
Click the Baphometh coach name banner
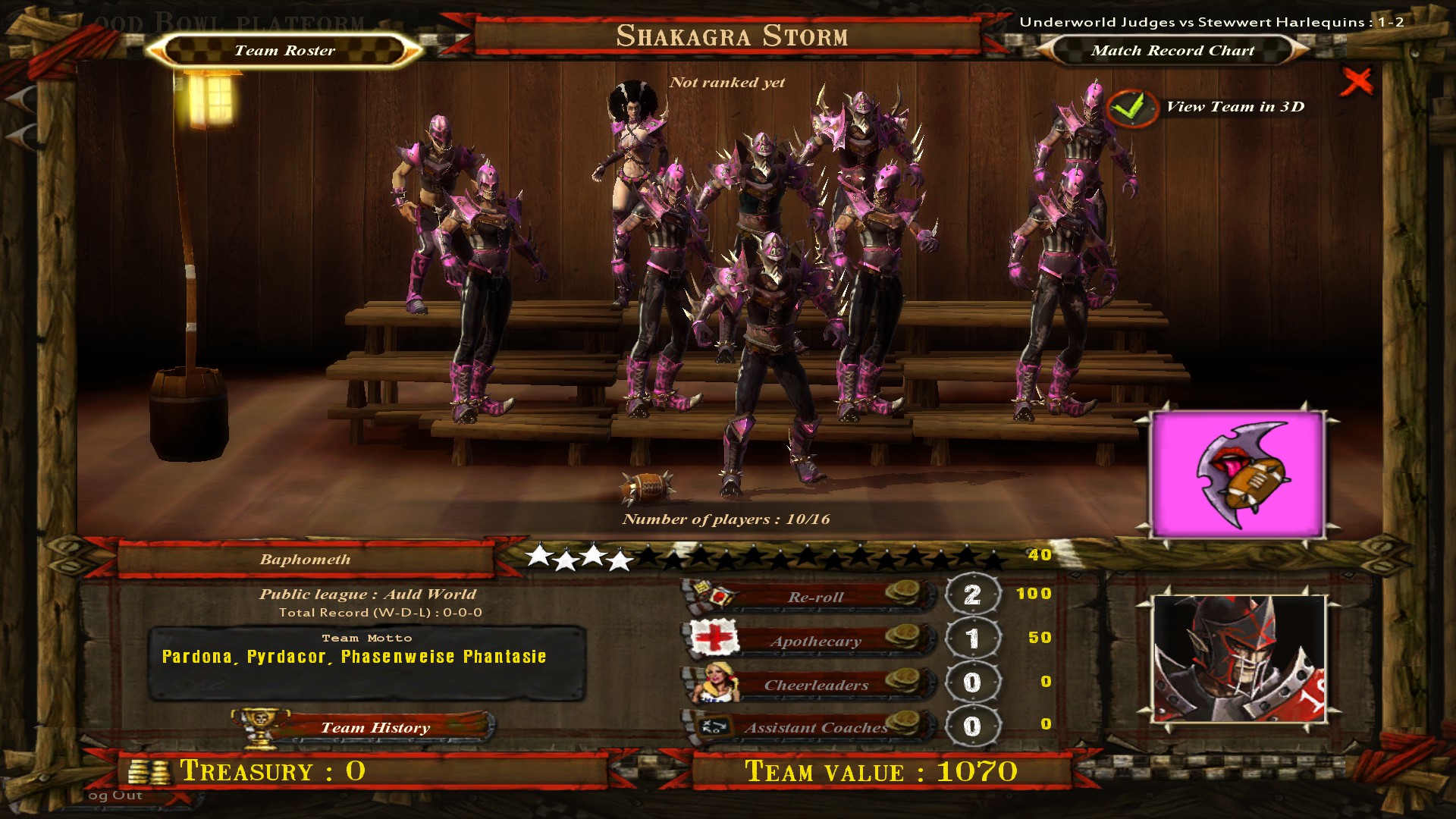point(305,560)
